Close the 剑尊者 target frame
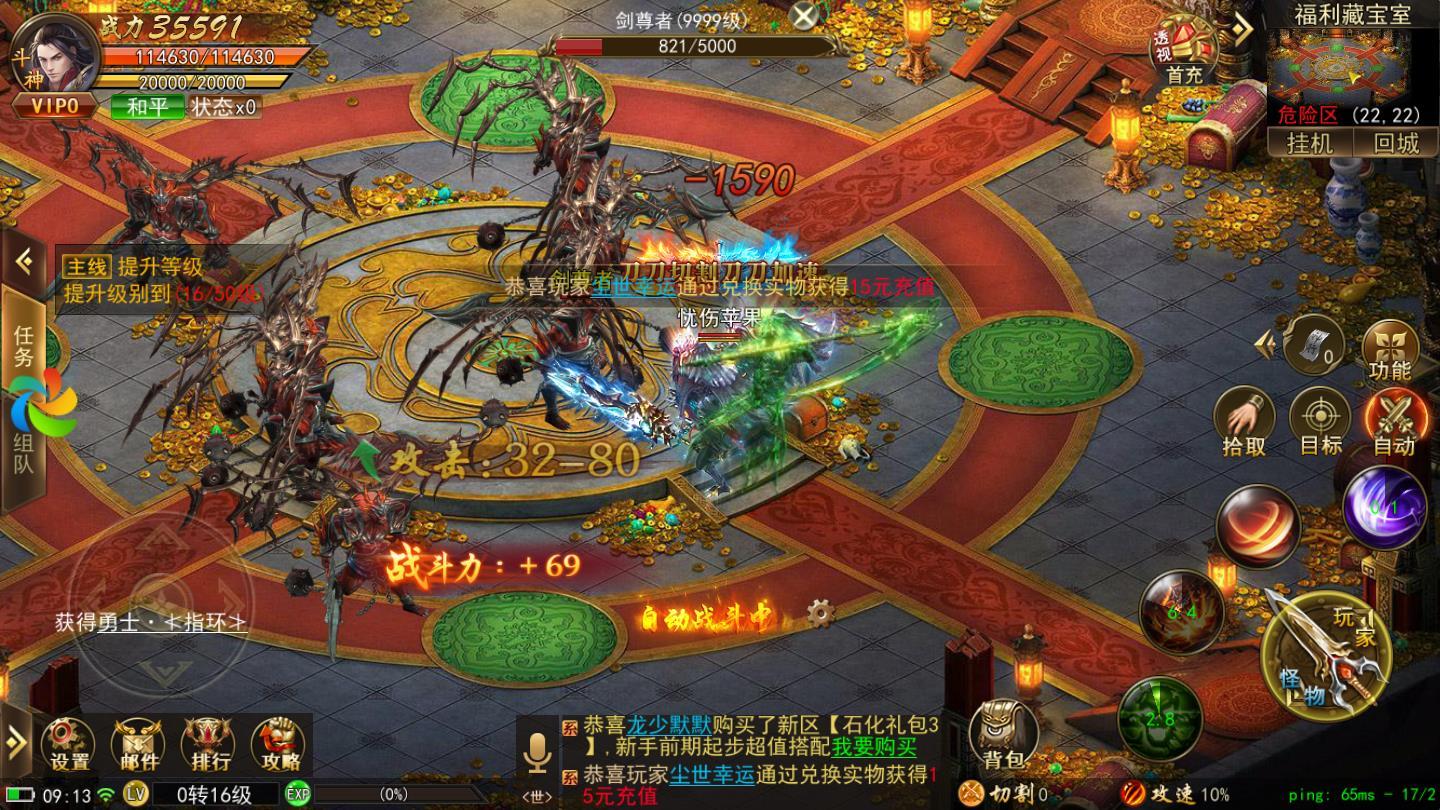 coord(804,15)
